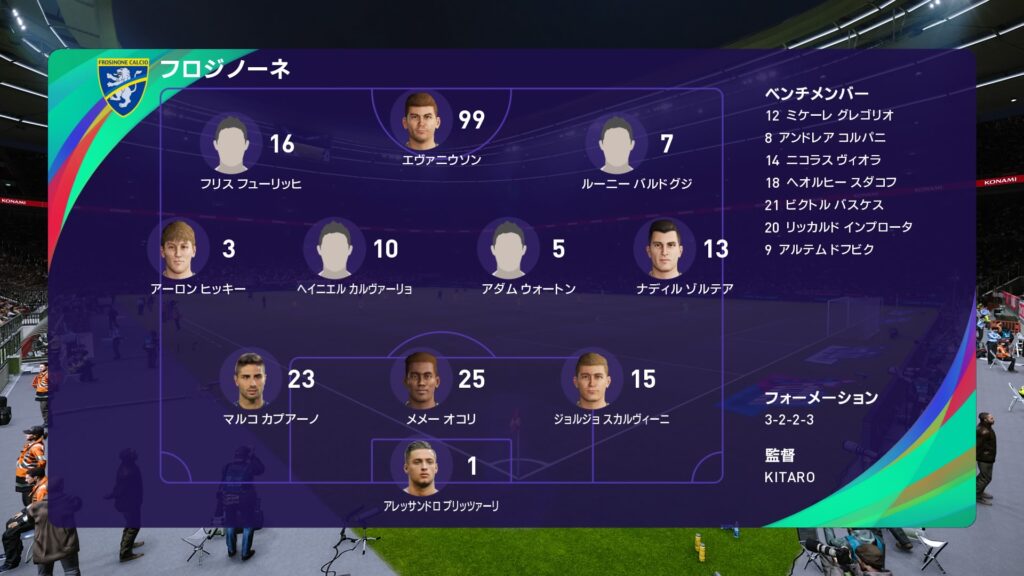Click the Frosinone Calcio club crest
Screen dimensions: 1024x576
point(123,86)
